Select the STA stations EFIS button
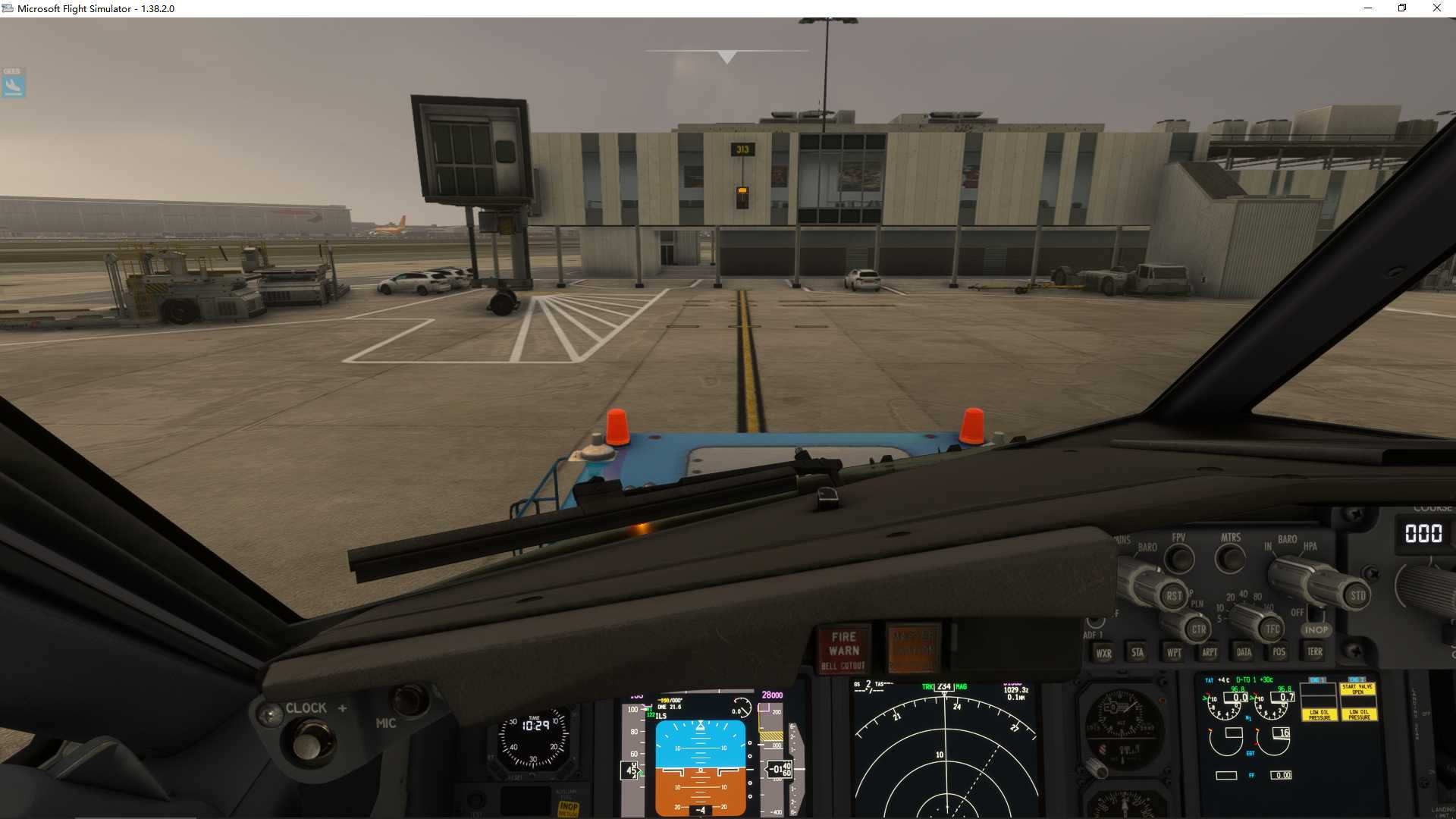Image resolution: width=1456 pixels, height=819 pixels. click(1135, 652)
